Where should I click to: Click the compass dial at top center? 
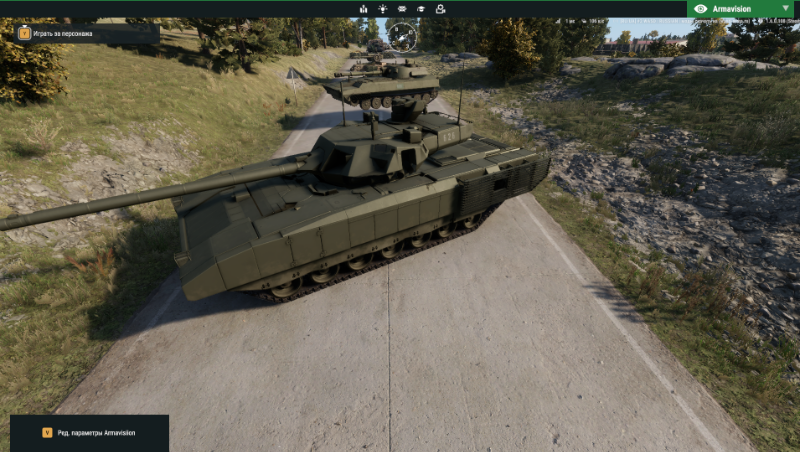coord(402,37)
